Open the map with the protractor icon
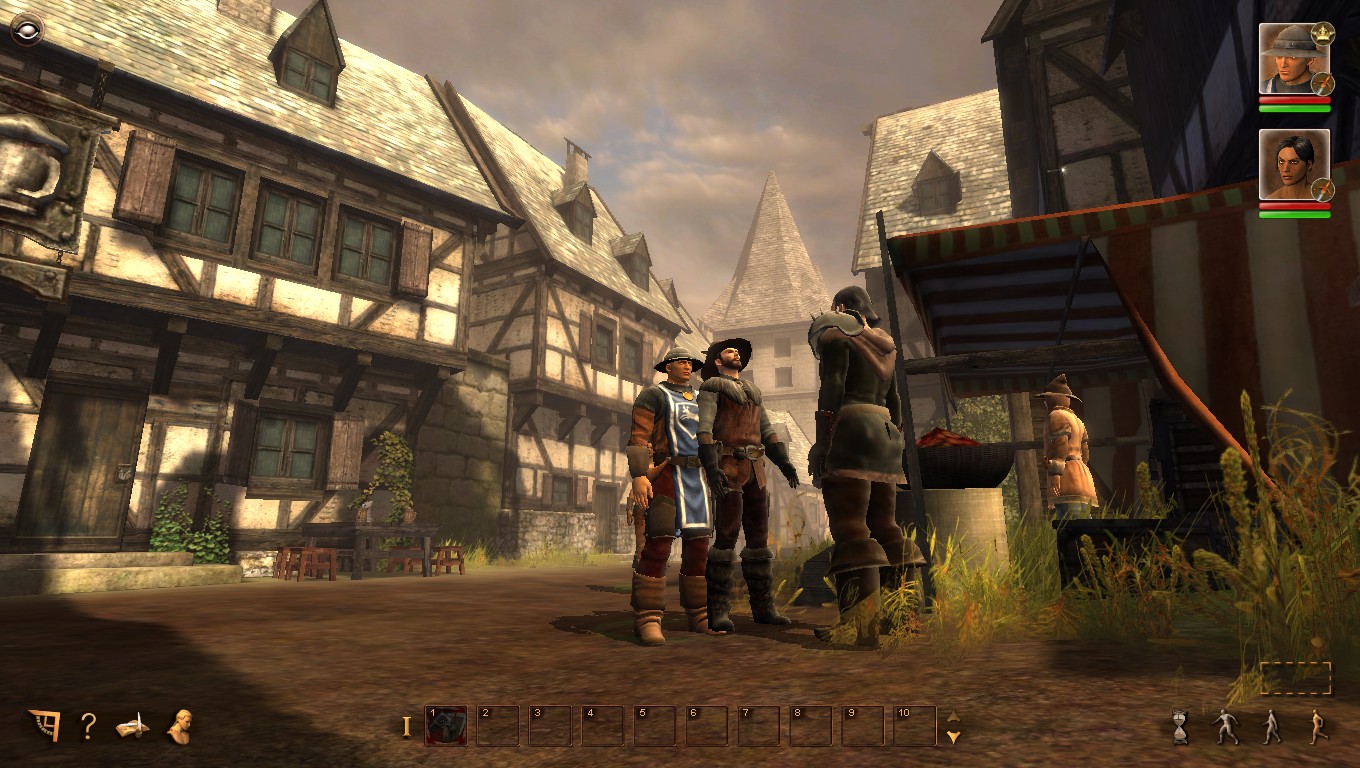This screenshot has height=768, width=1360. [x=44, y=725]
